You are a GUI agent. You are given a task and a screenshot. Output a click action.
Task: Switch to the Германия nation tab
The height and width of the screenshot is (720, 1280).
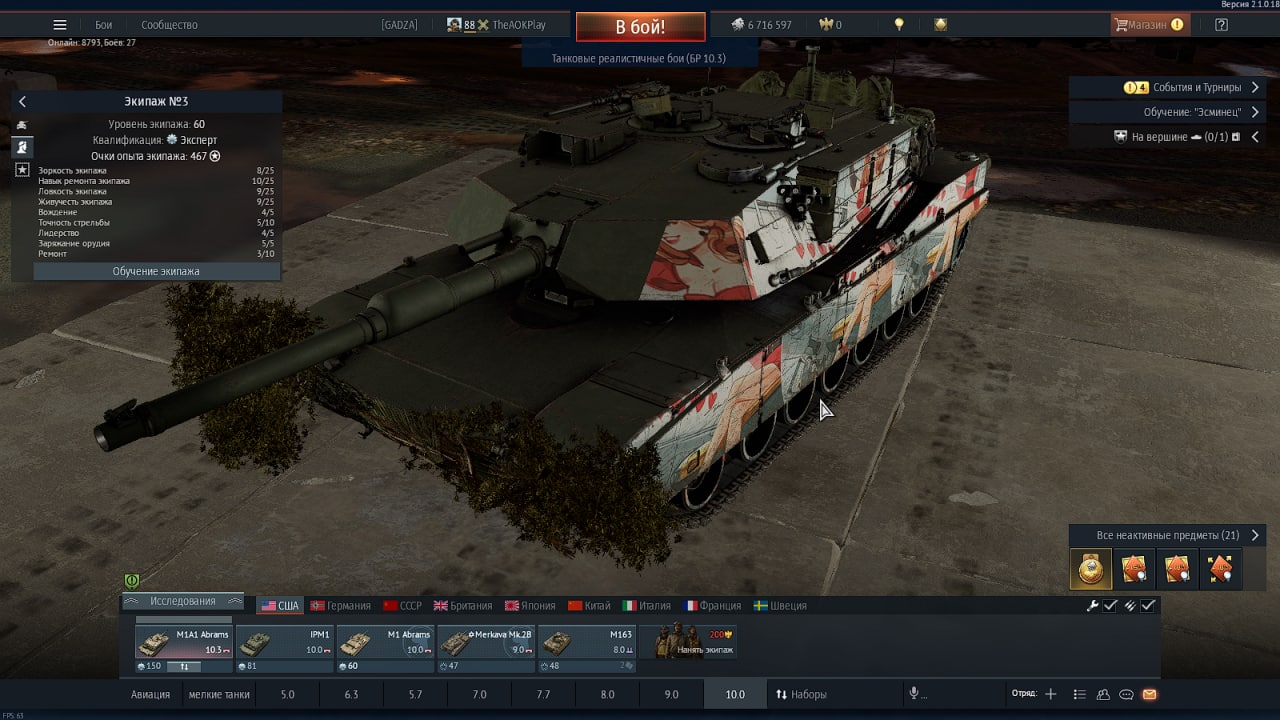340,606
